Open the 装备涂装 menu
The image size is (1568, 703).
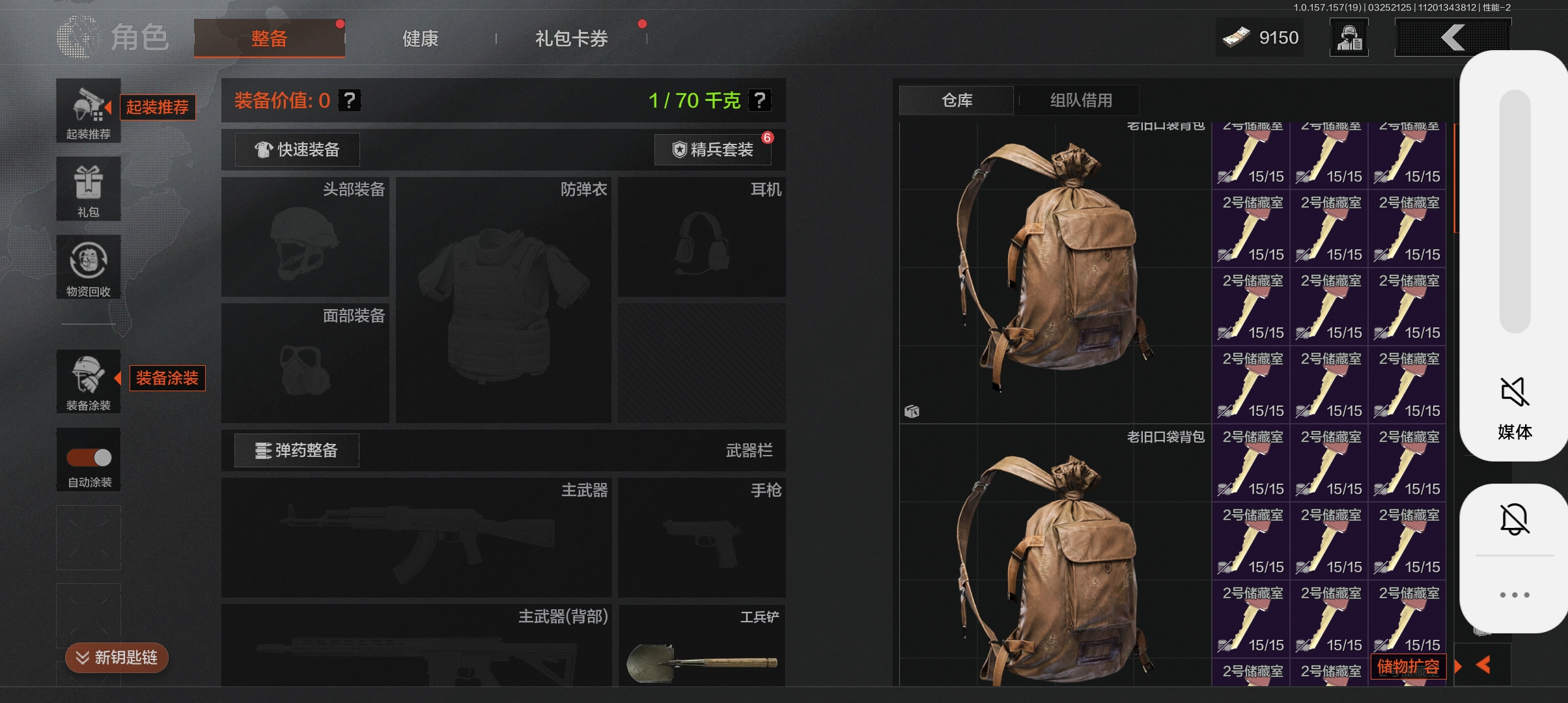click(x=89, y=381)
